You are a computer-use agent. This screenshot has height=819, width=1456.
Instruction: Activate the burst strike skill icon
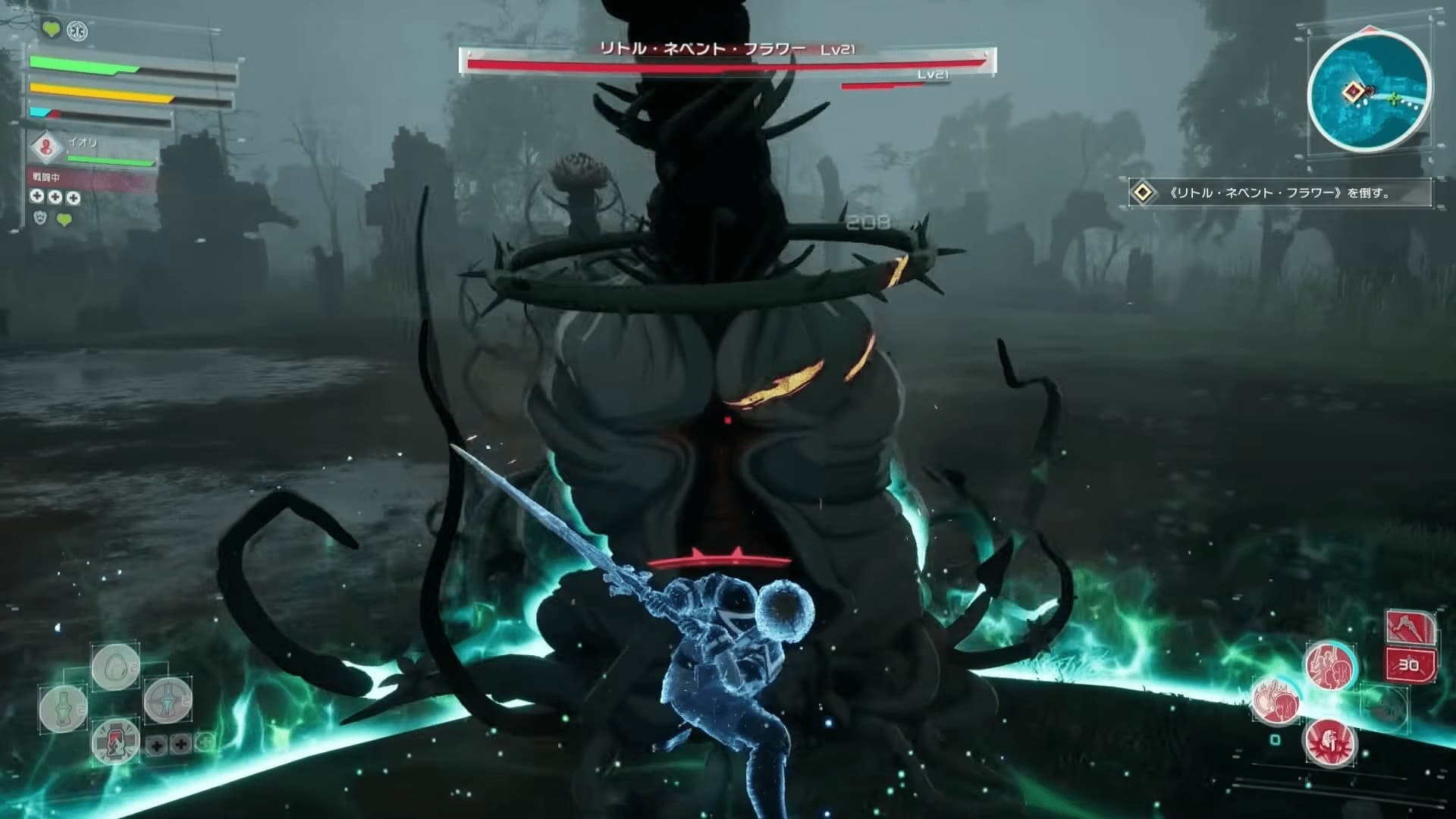pos(1329,740)
